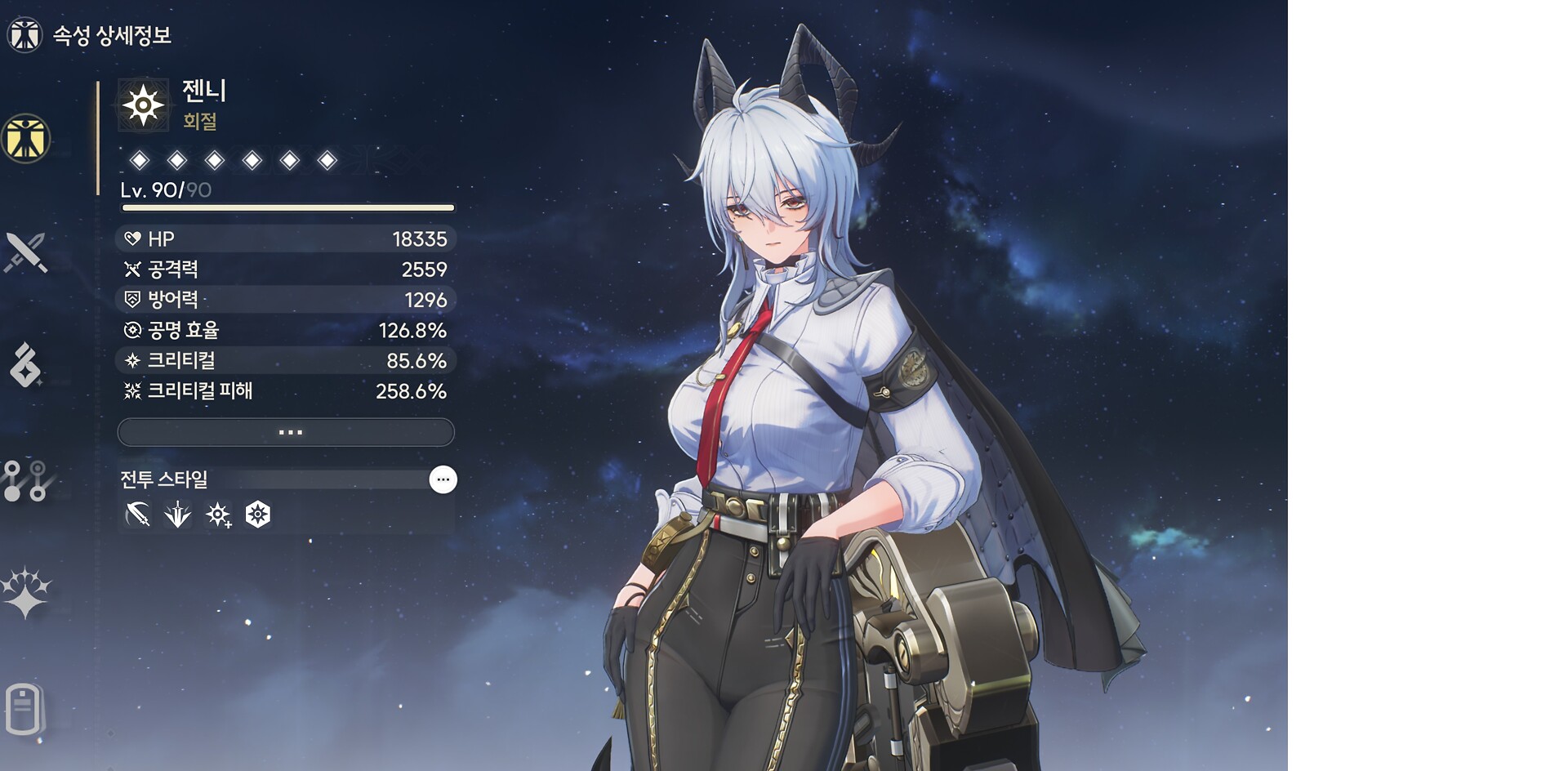This screenshot has width=1568, height=771.
Task: Show combat style details via the round ellipsis button
Action: click(443, 479)
